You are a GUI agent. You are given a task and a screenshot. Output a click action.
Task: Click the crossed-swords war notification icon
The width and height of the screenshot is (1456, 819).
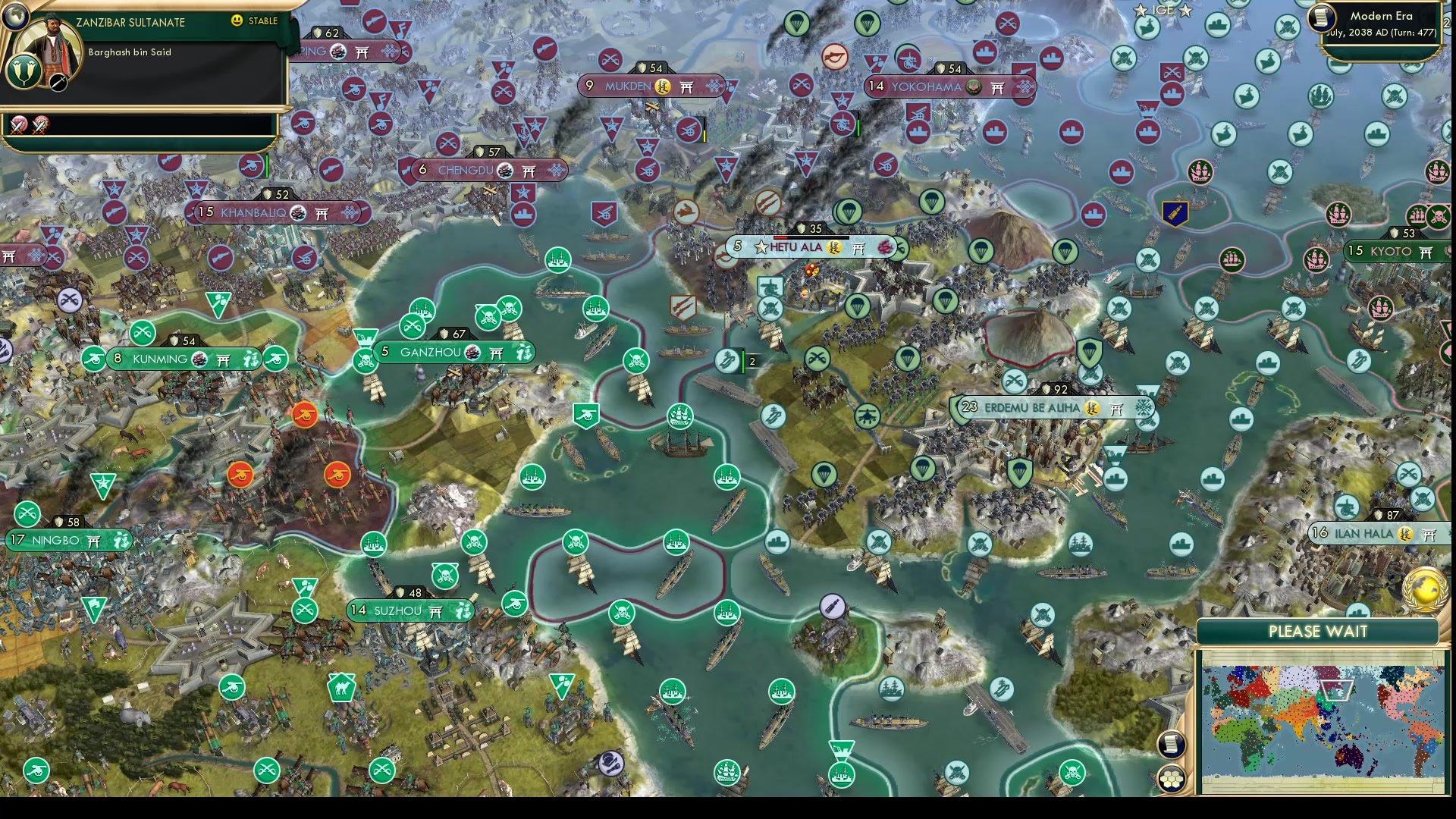coord(19,125)
